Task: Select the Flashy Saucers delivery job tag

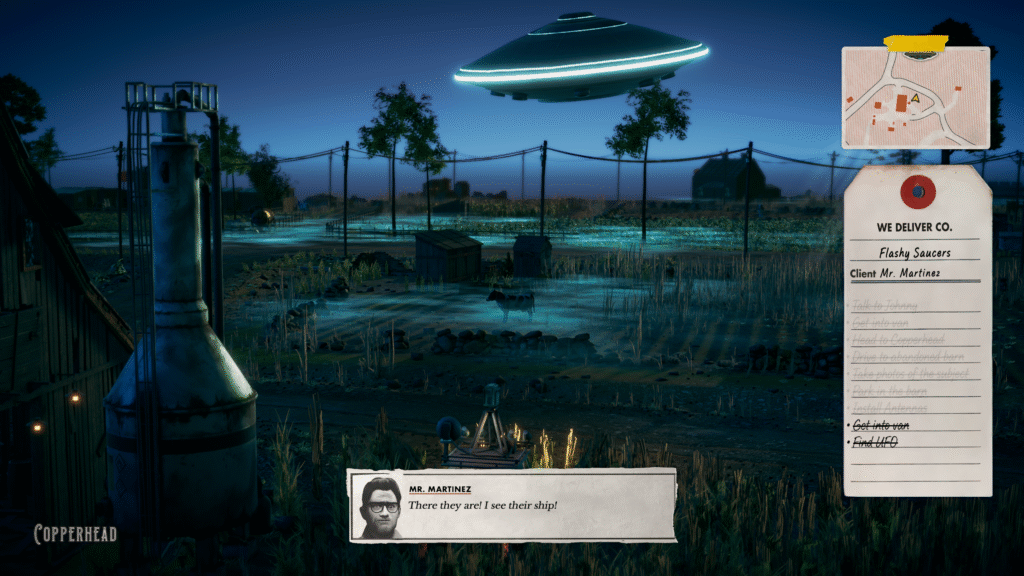Action: [x=913, y=253]
